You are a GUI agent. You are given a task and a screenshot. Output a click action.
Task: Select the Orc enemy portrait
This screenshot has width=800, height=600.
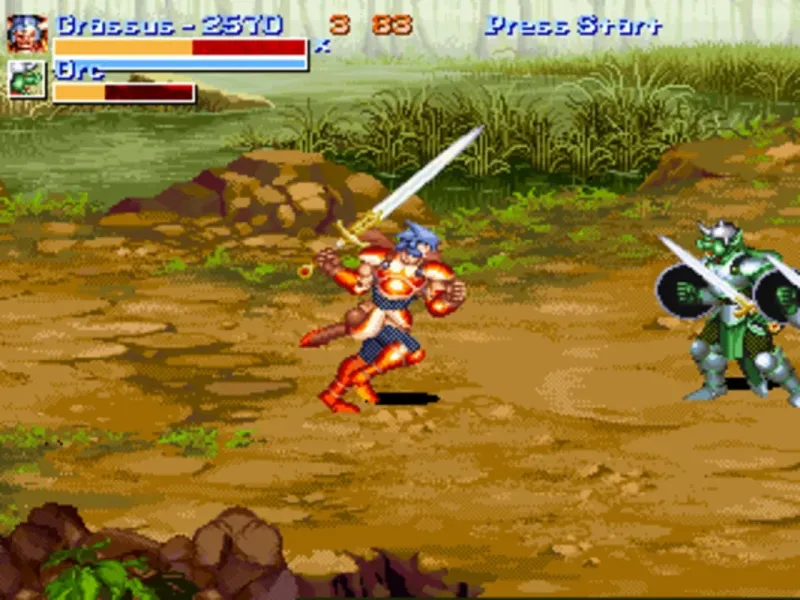pos(27,80)
